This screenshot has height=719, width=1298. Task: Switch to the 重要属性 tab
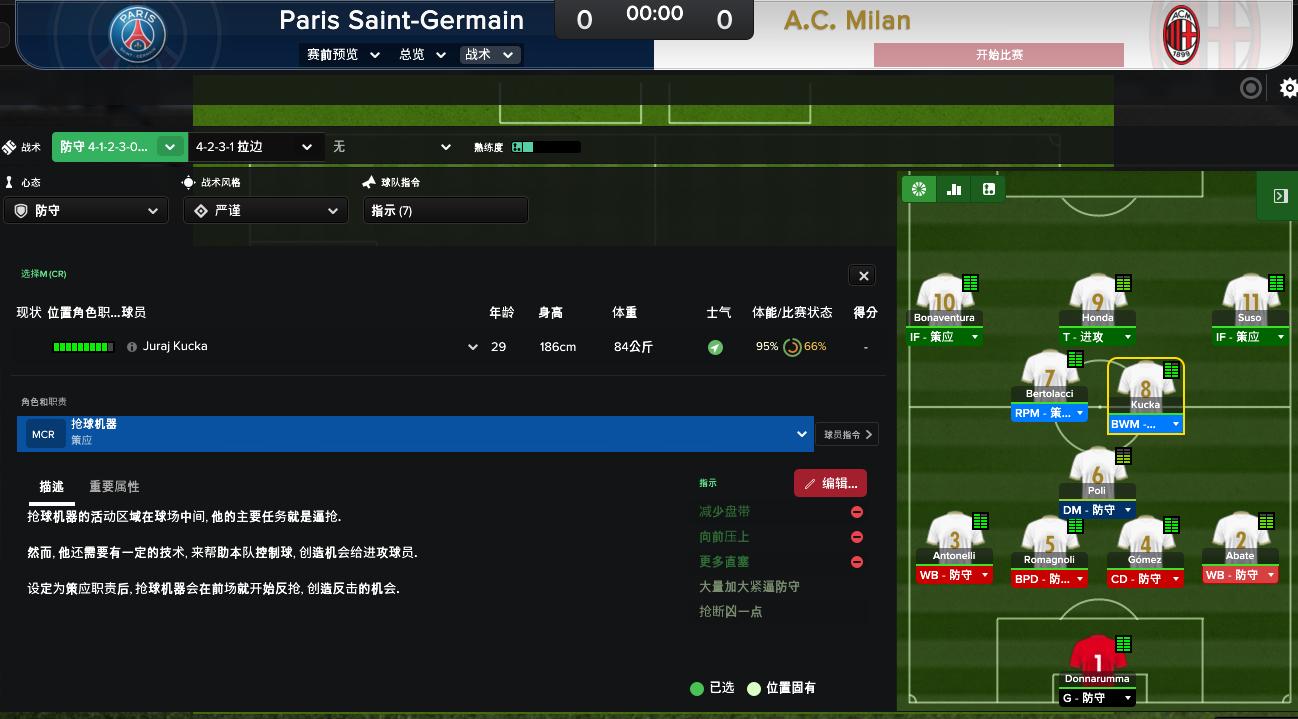click(114, 487)
